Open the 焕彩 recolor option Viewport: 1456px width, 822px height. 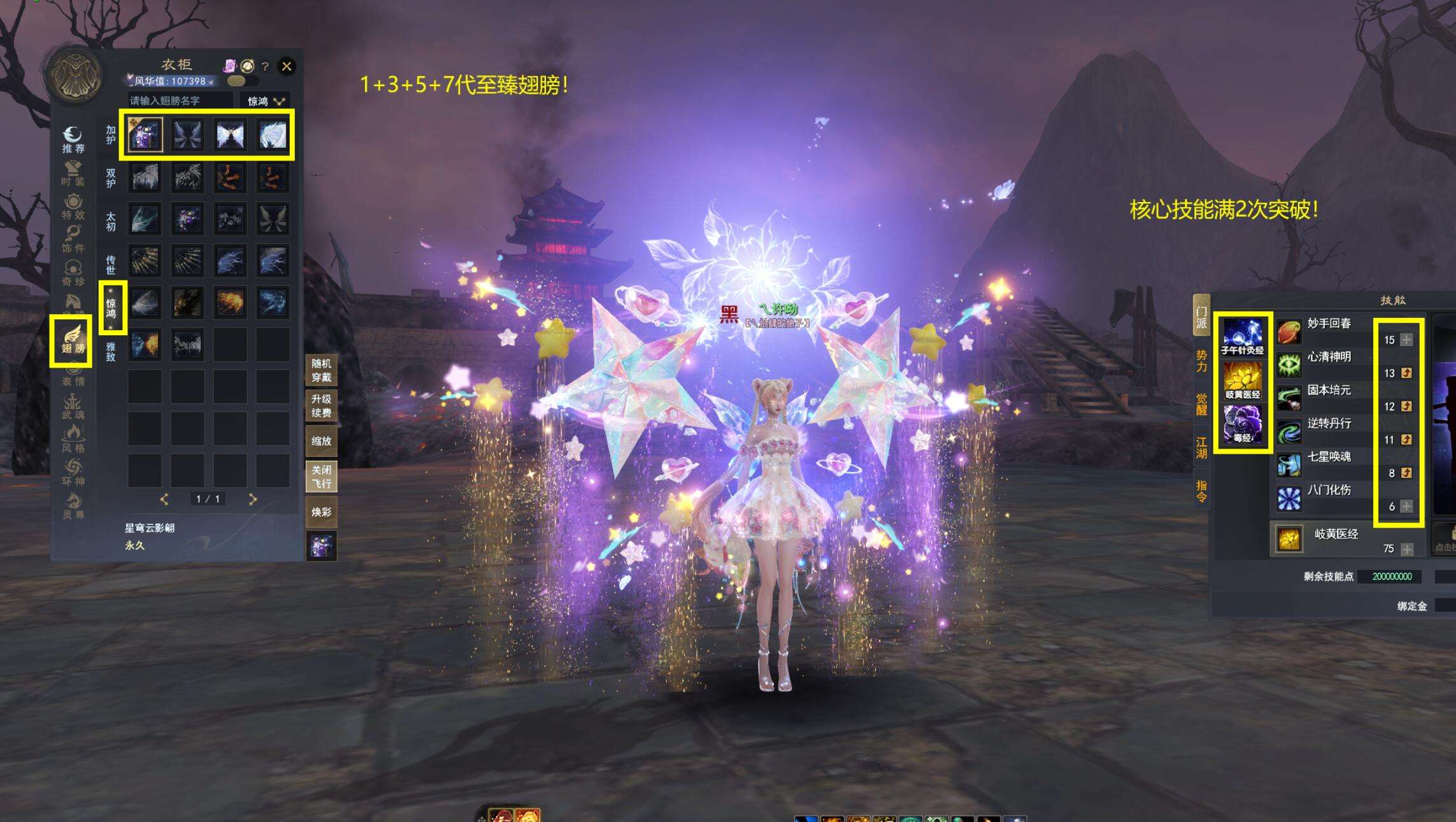(321, 512)
